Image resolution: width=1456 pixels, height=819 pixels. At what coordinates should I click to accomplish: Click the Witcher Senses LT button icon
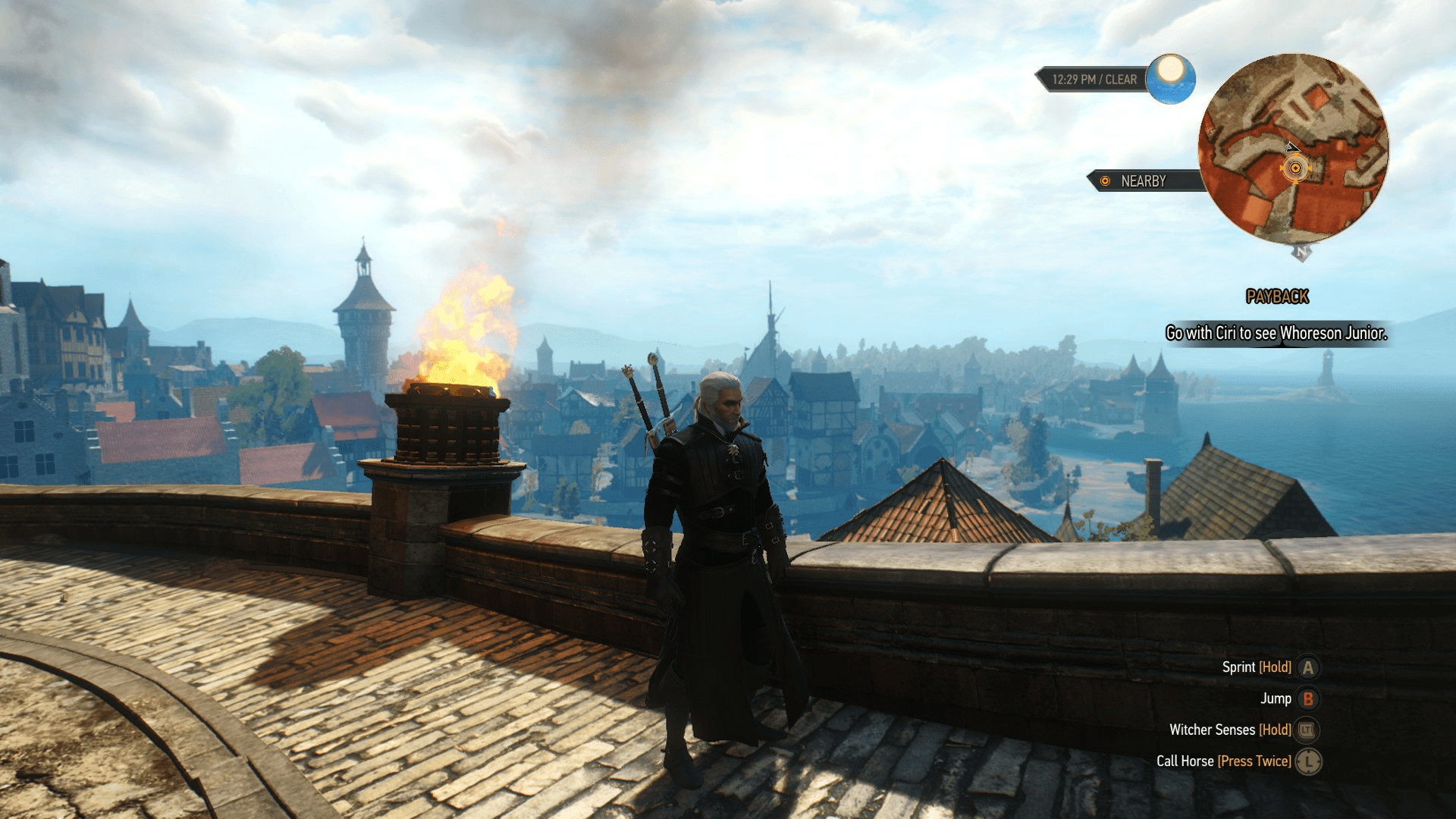(1306, 730)
